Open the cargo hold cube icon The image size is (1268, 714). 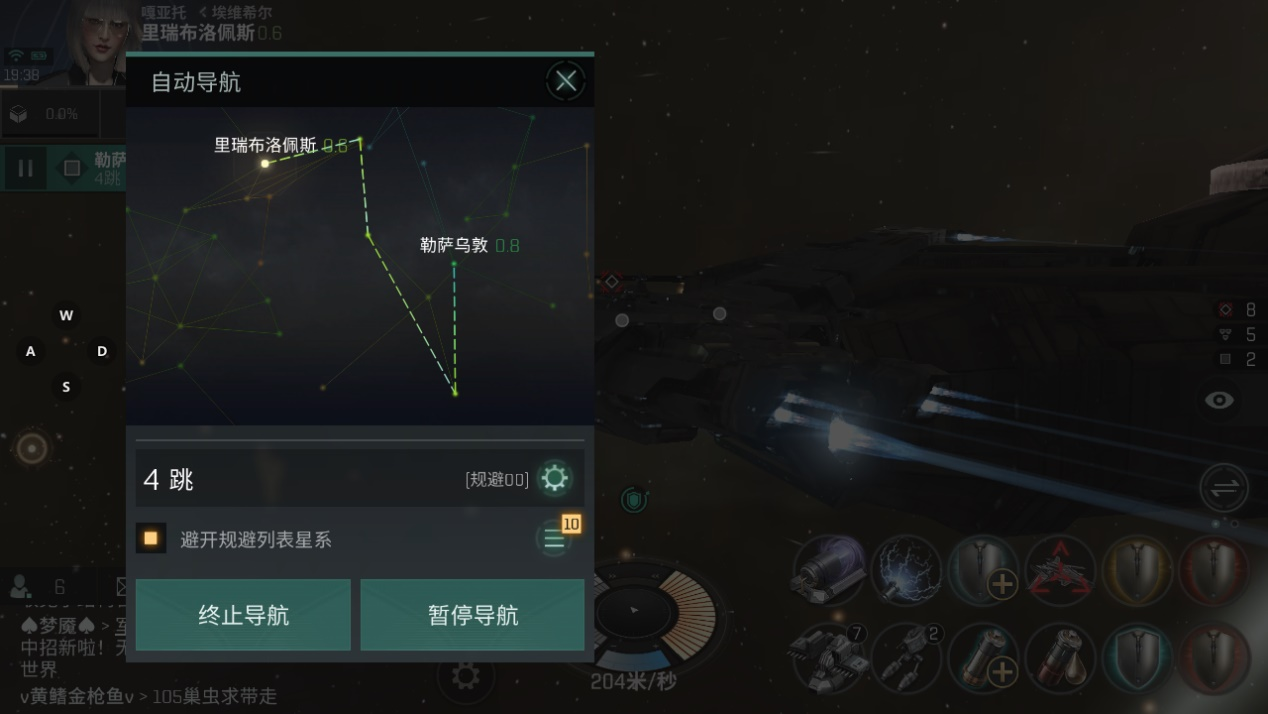[x=18, y=114]
